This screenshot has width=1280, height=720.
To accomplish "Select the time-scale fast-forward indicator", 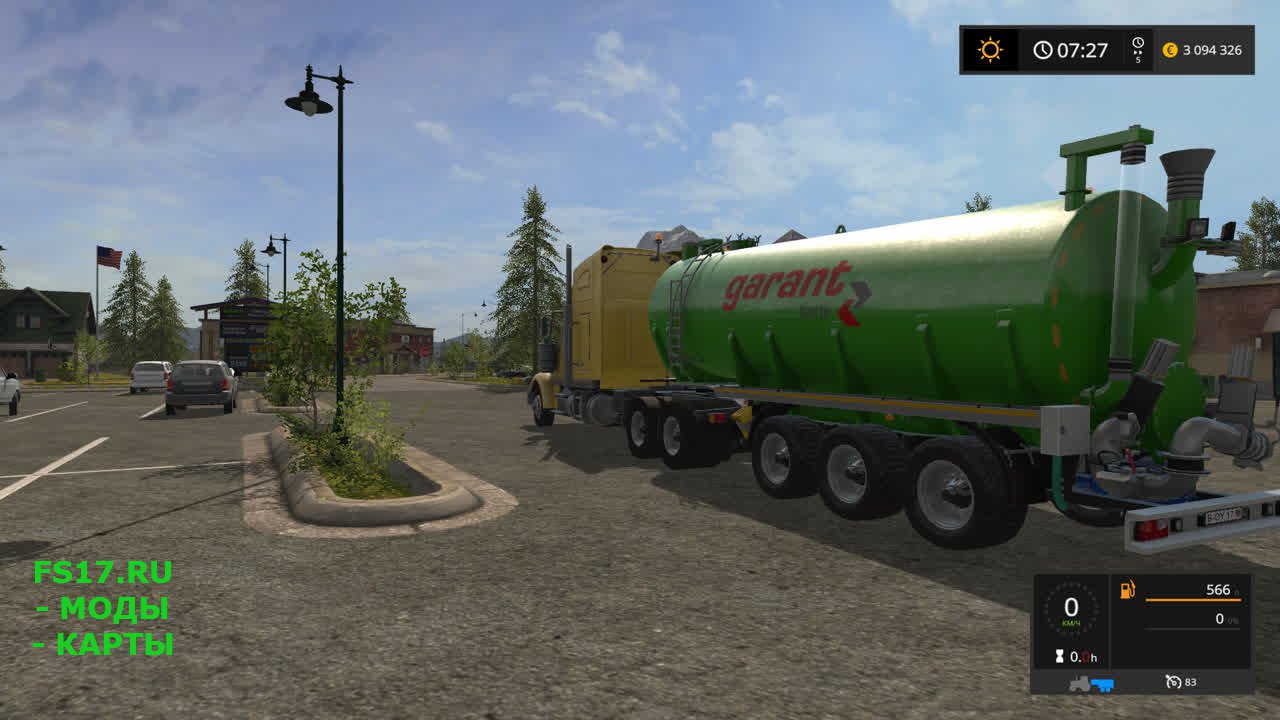I will click(x=1138, y=50).
